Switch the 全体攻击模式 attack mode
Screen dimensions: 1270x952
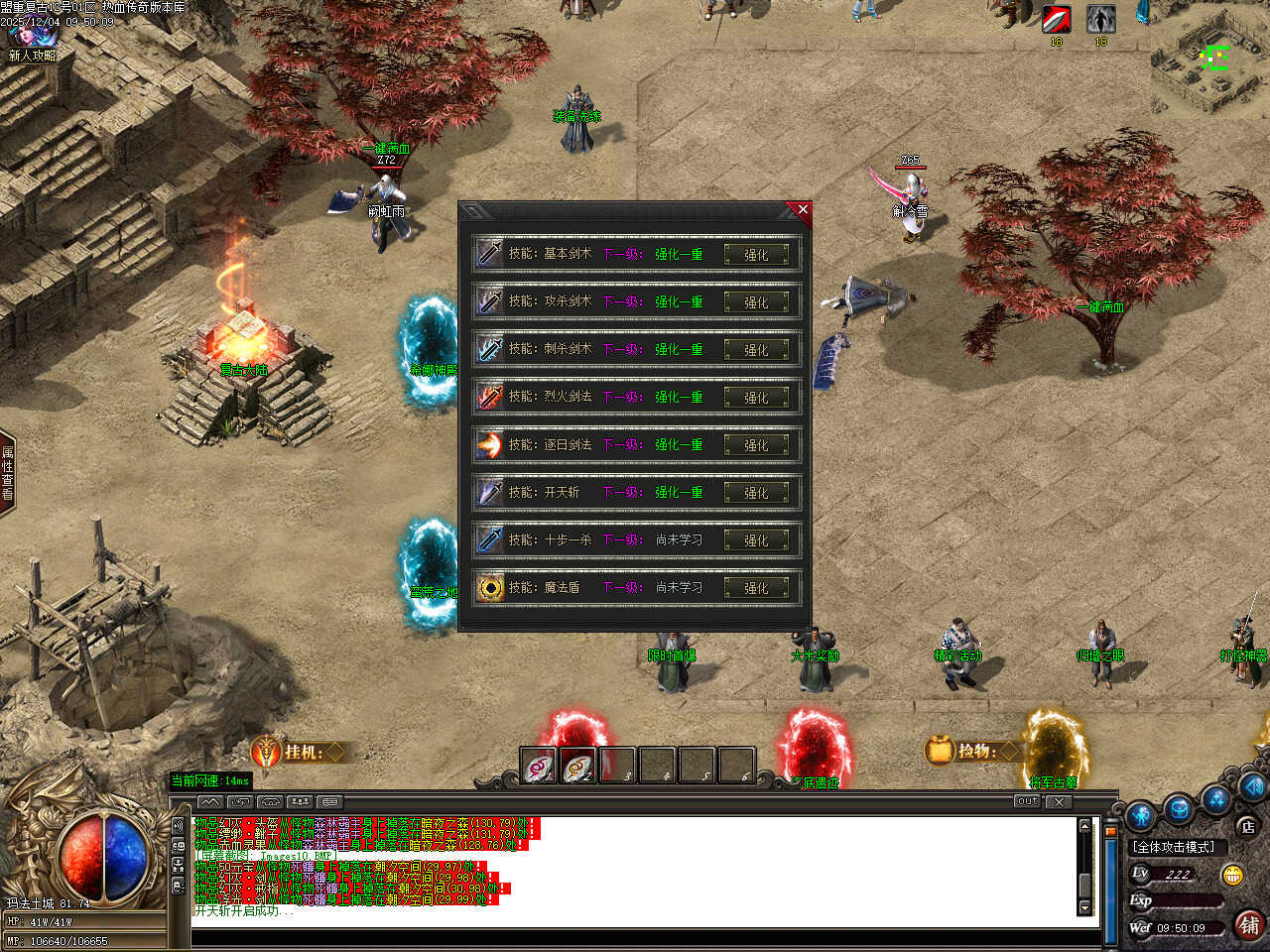[x=1175, y=847]
